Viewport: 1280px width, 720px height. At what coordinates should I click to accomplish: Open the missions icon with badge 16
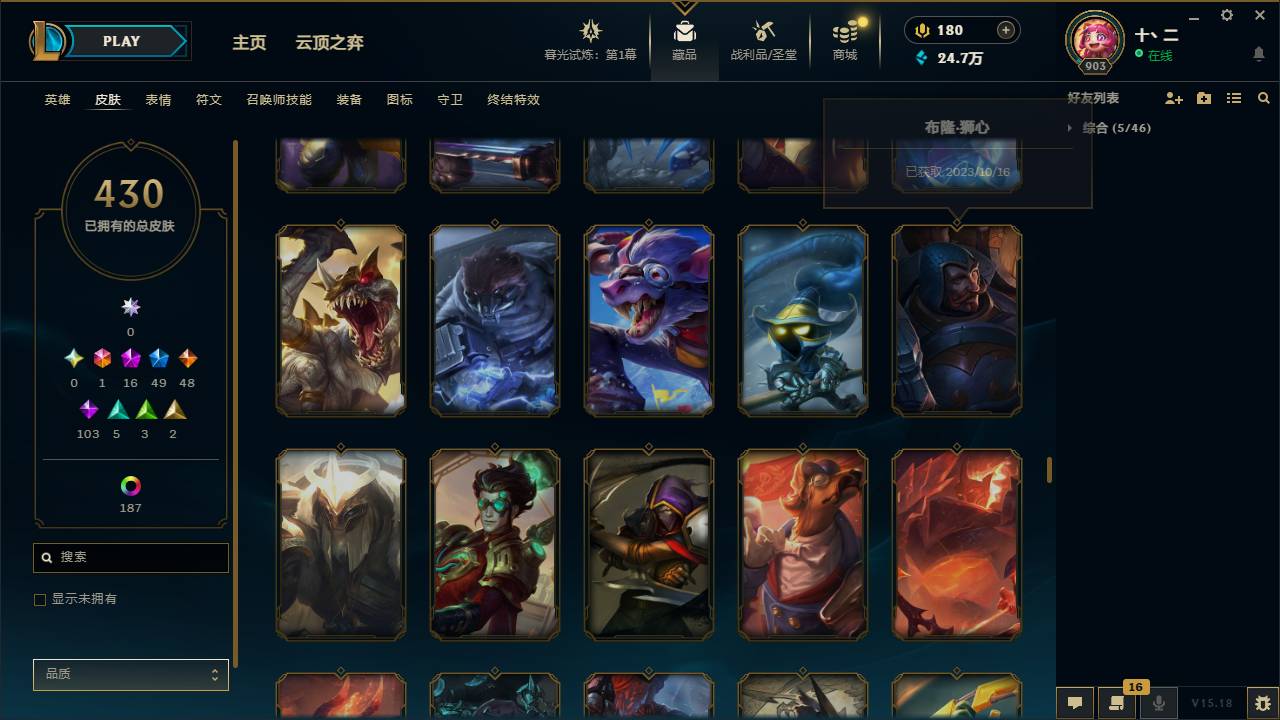coord(1117,703)
